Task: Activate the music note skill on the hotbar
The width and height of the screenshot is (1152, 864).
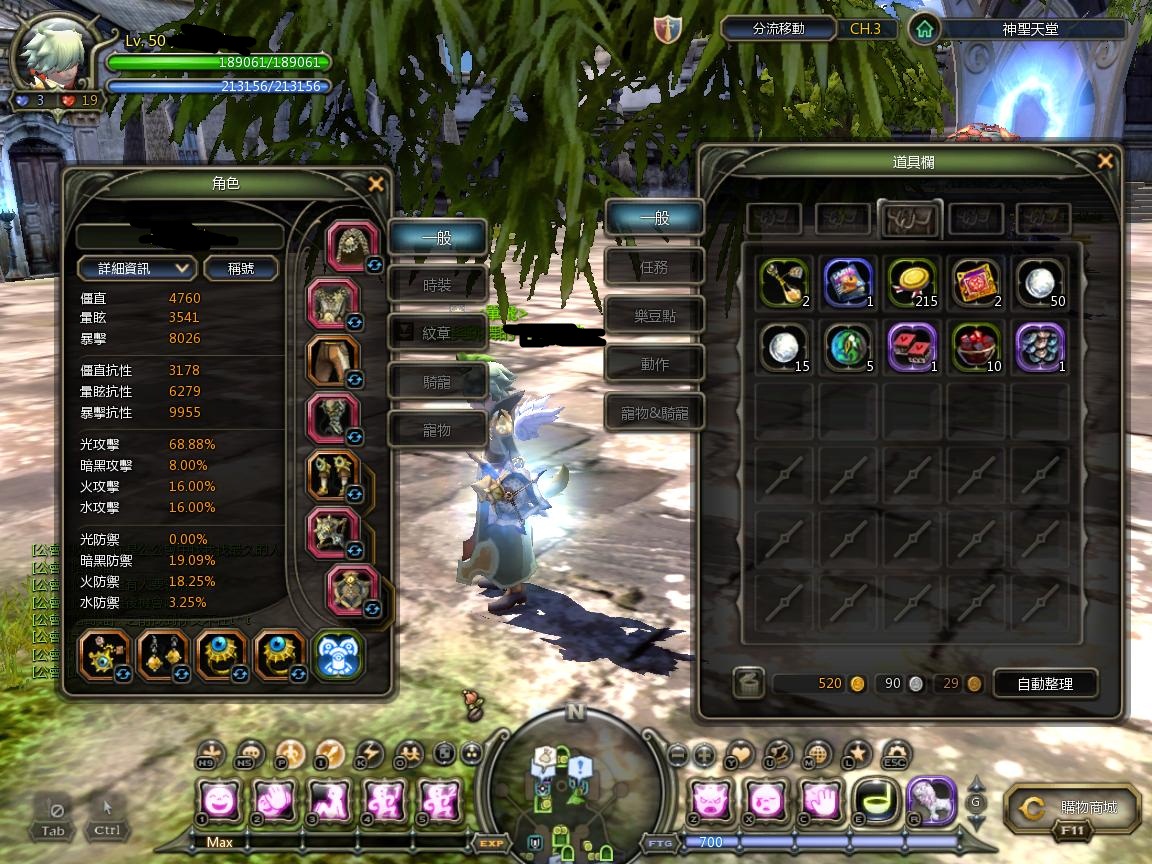Action: [x=878, y=802]
